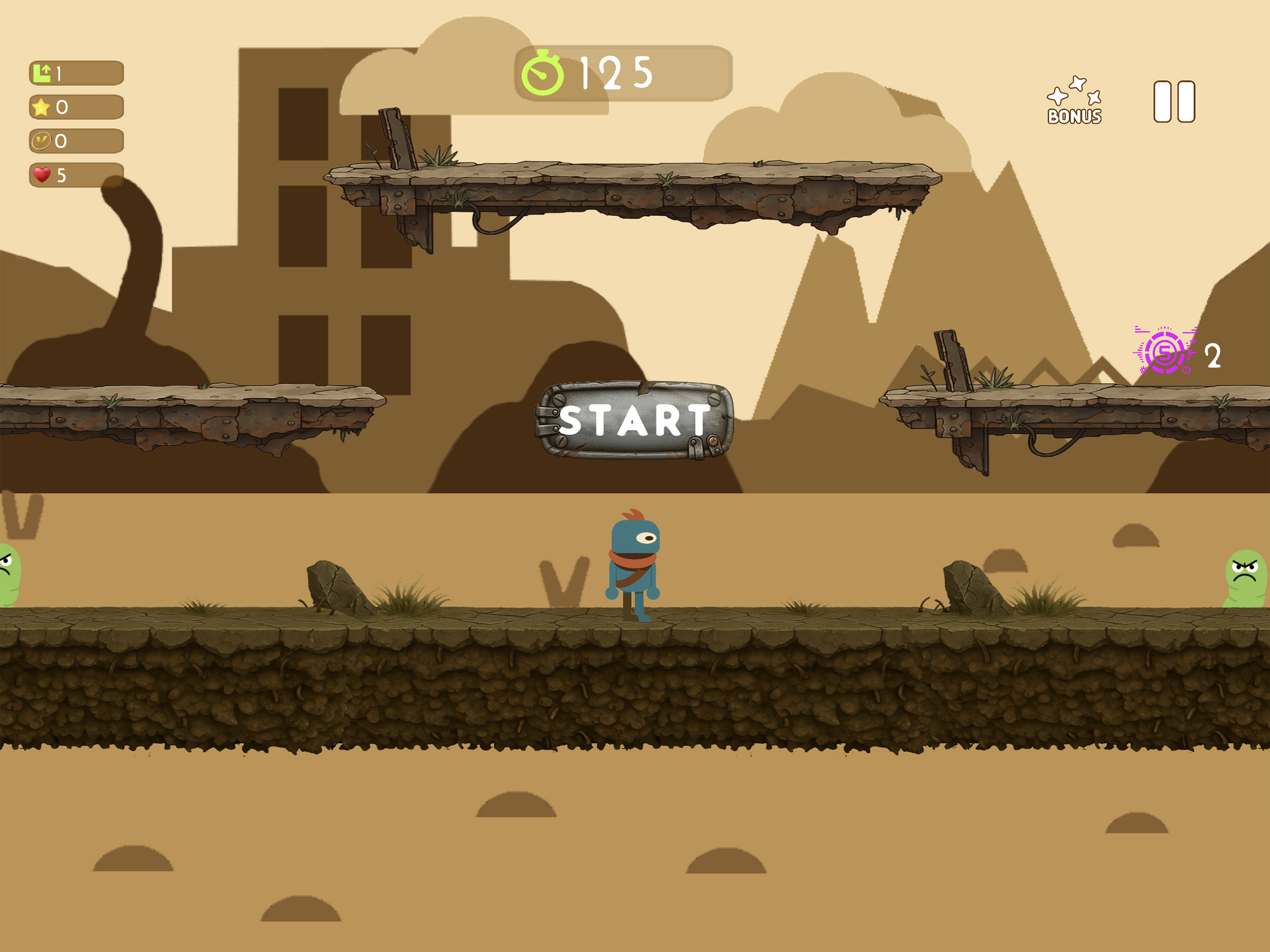Activate the purple number 5 power-up

tap(1165, 352)
